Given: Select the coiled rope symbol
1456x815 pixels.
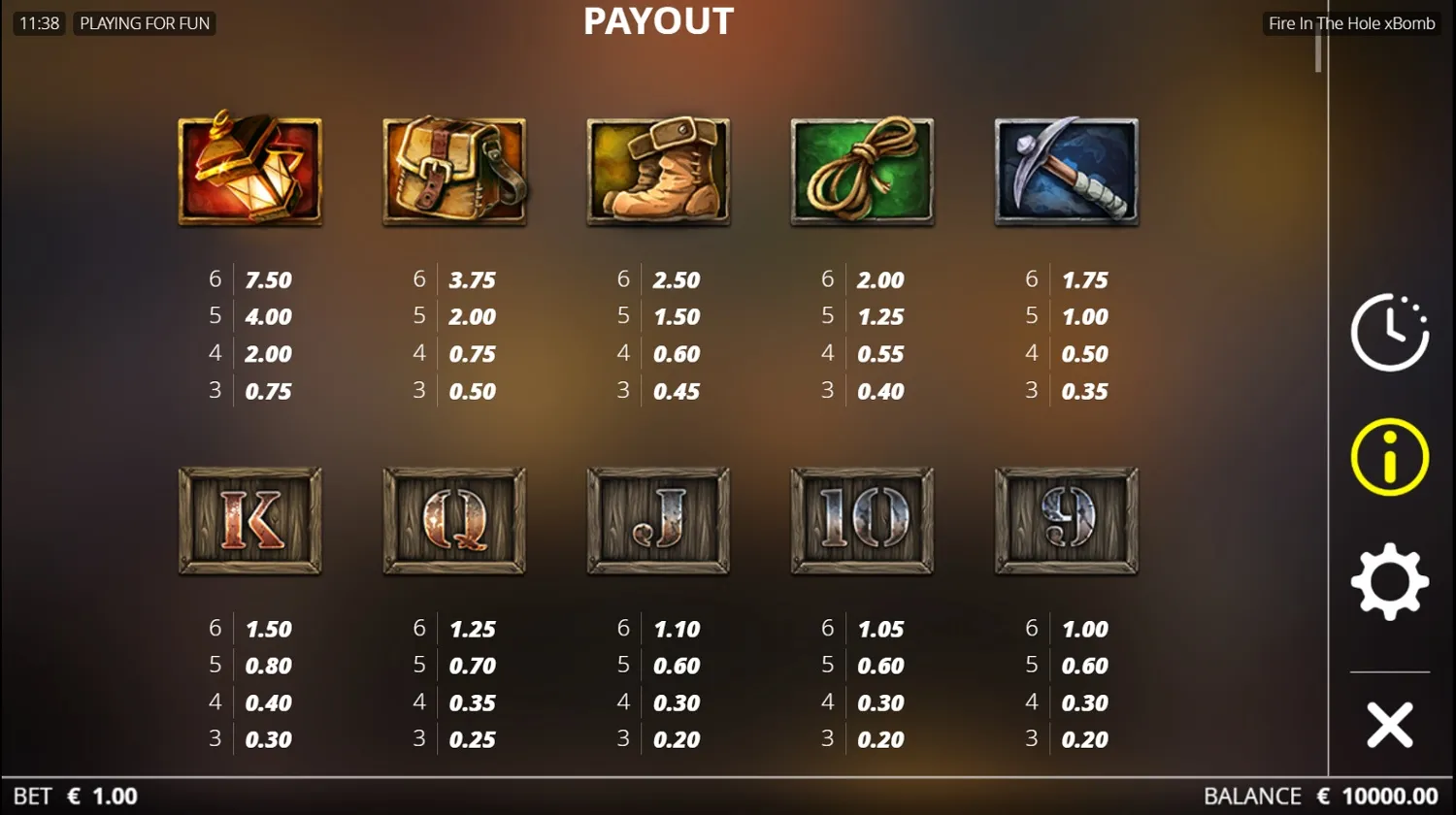Looking at the screenshot, I should 861,171.
